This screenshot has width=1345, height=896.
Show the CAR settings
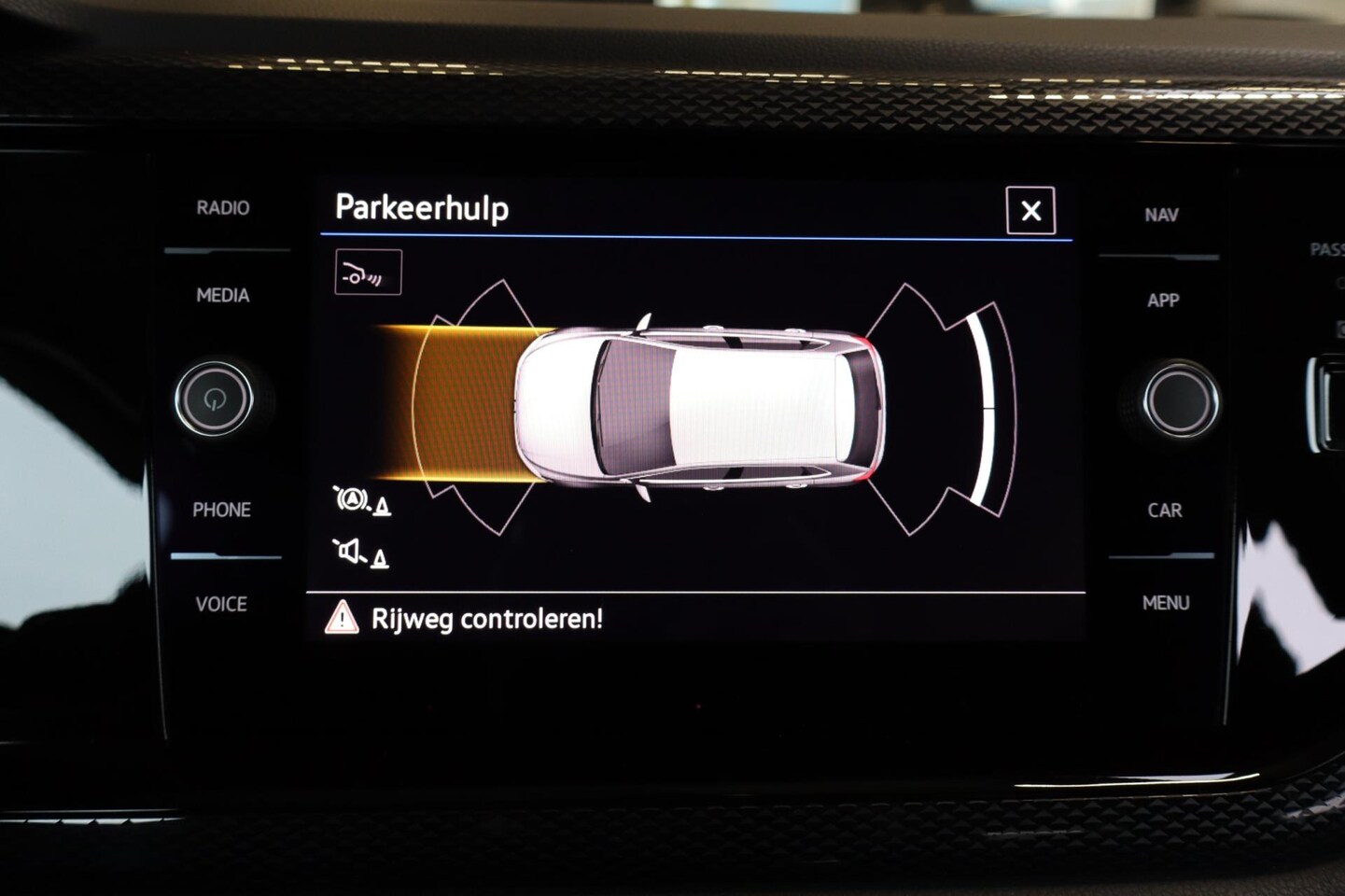coord(1164,511)
